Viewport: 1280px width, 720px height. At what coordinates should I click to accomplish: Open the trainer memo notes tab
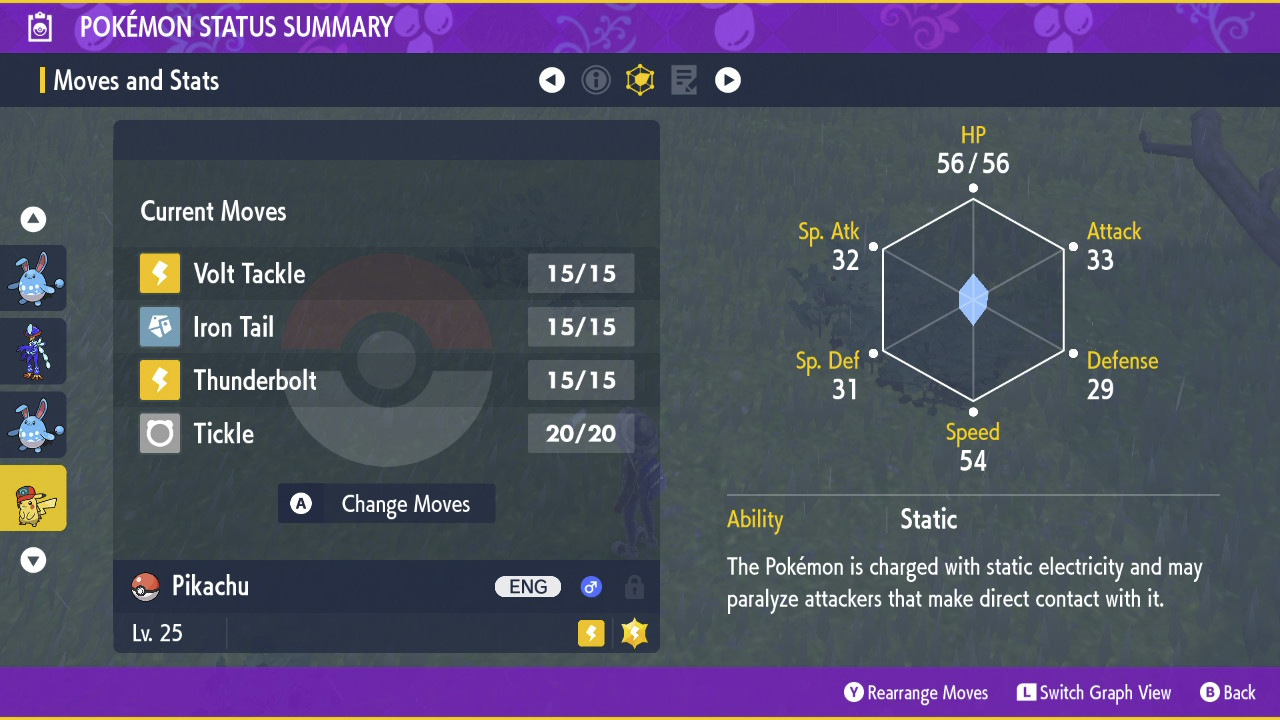[684, 80]
